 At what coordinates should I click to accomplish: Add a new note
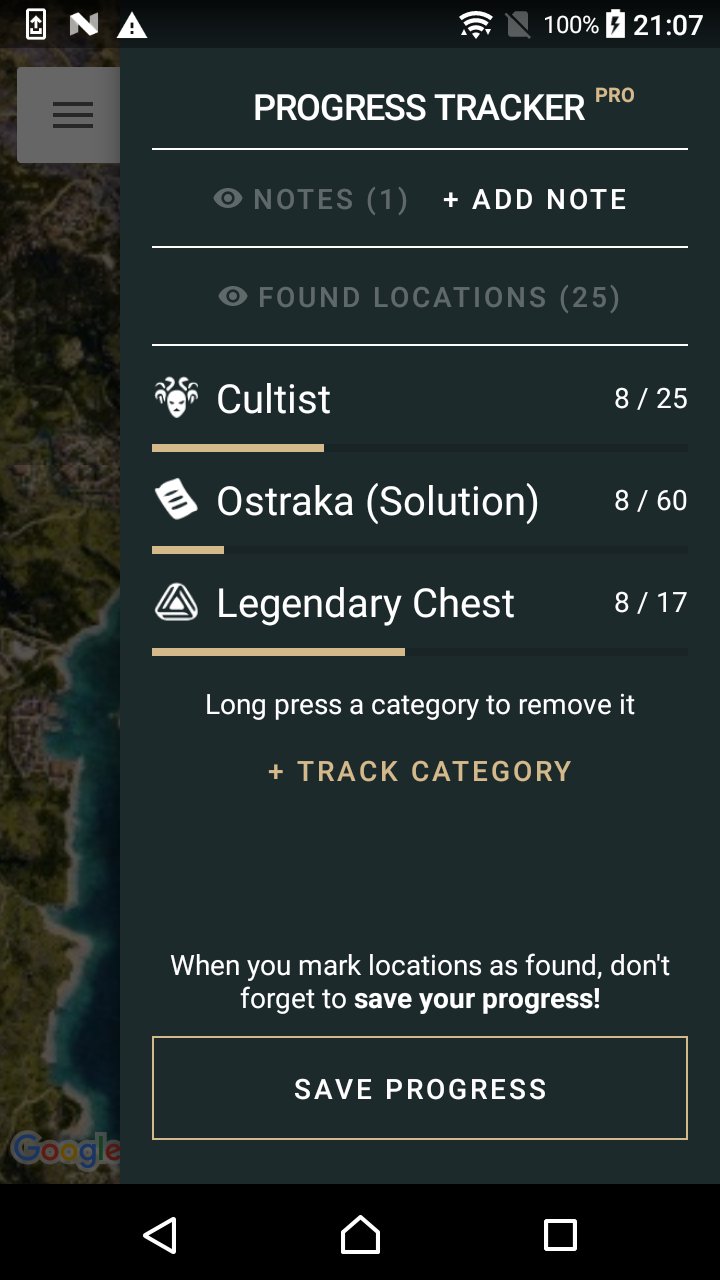(535, 199)
